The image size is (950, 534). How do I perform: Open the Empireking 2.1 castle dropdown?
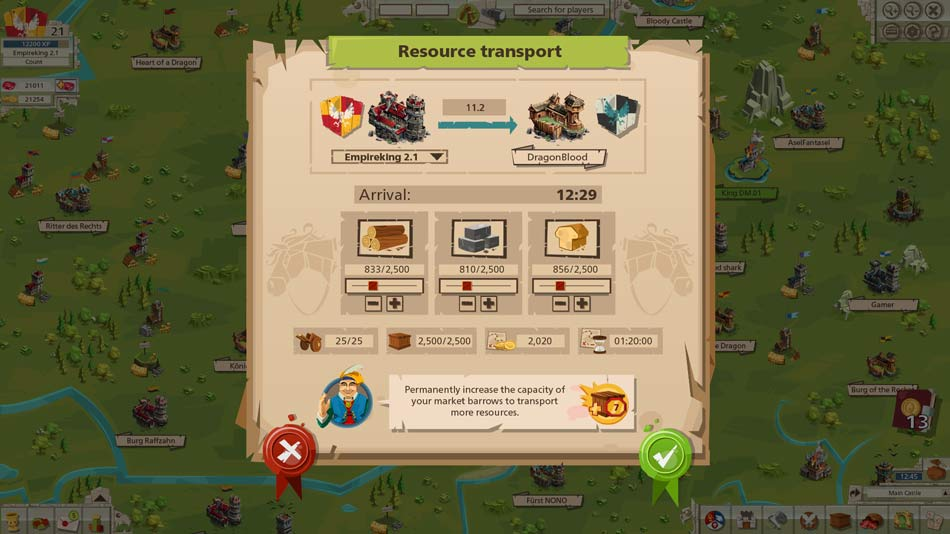(389, 157)
